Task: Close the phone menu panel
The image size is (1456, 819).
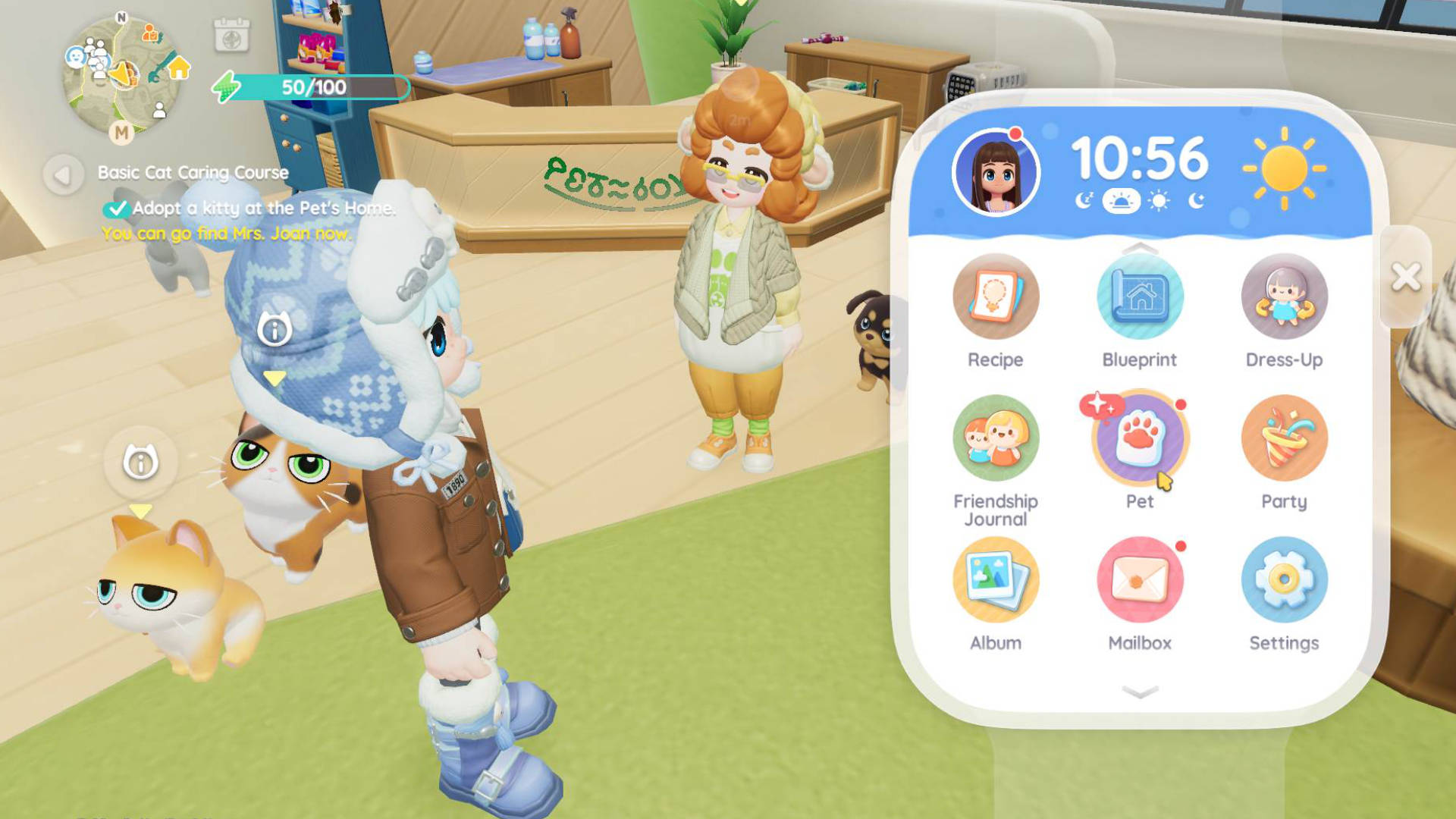Action: point(1406,277)
